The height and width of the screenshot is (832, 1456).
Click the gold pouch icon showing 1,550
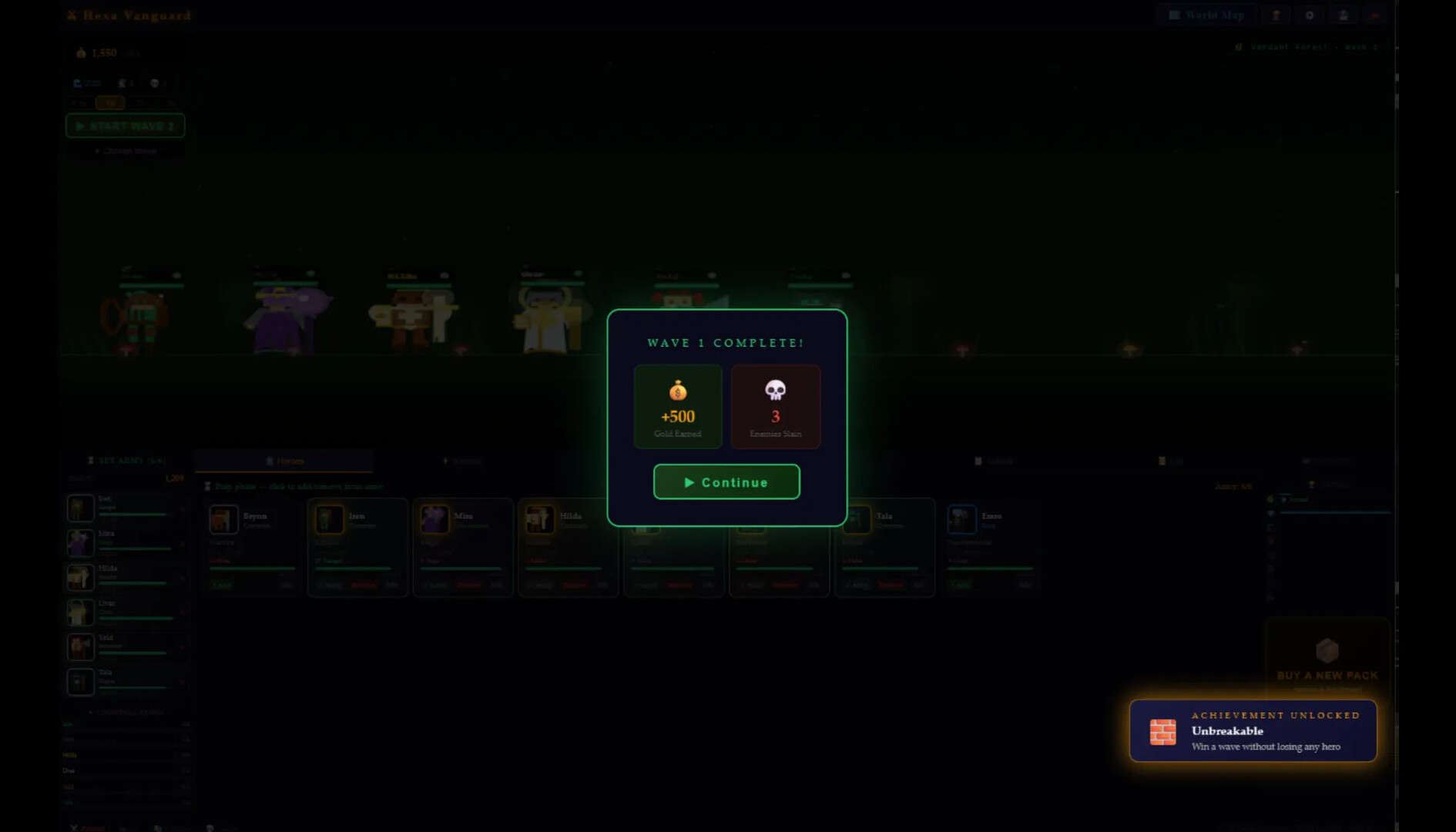pyautogui.click(x=80, y=52)
